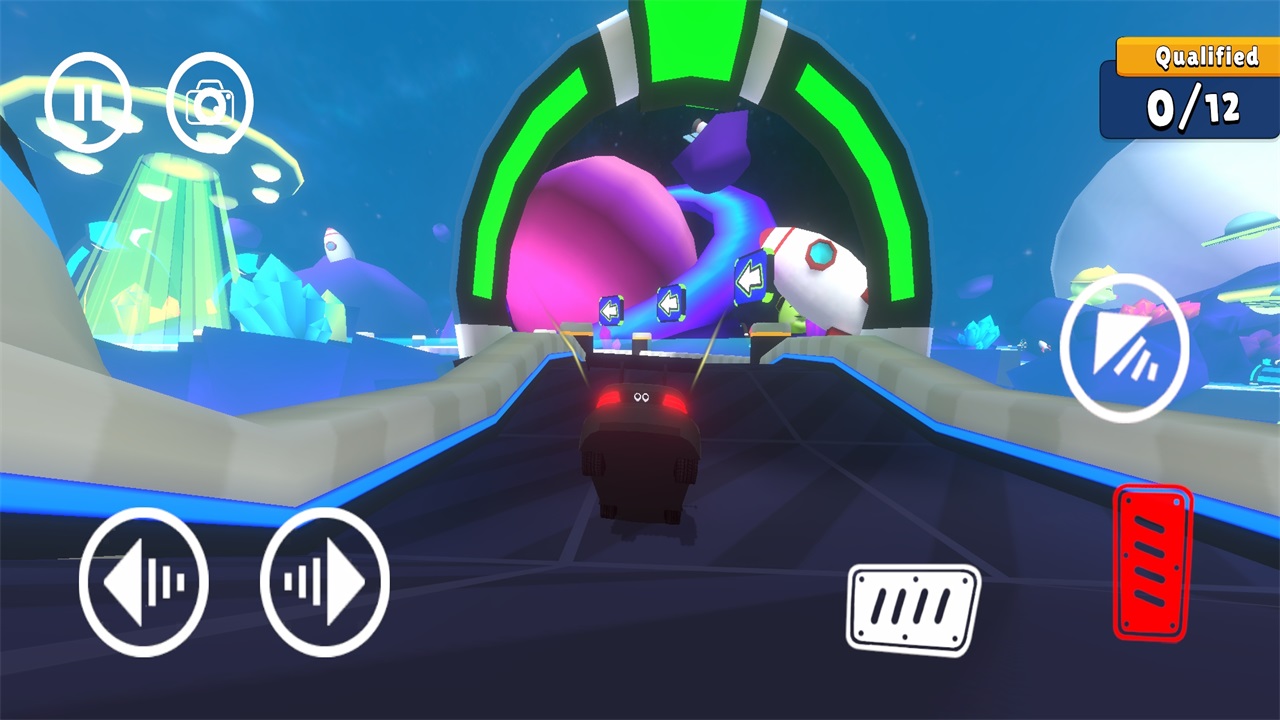Steer right with the right arrow button
1280x720 pixels.
pyautogui.click(x=324, y=580)
